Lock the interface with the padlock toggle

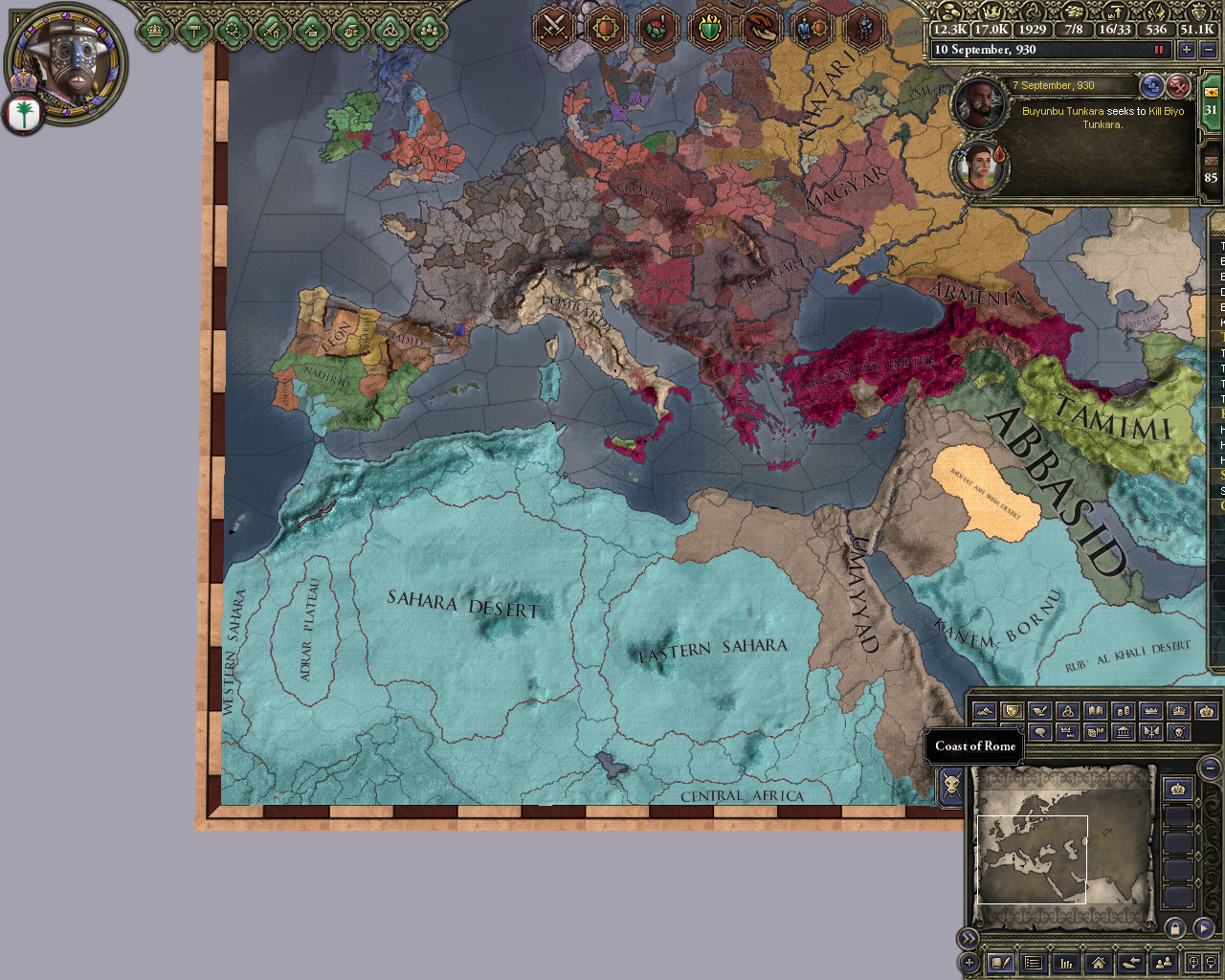click(1175, 928)
